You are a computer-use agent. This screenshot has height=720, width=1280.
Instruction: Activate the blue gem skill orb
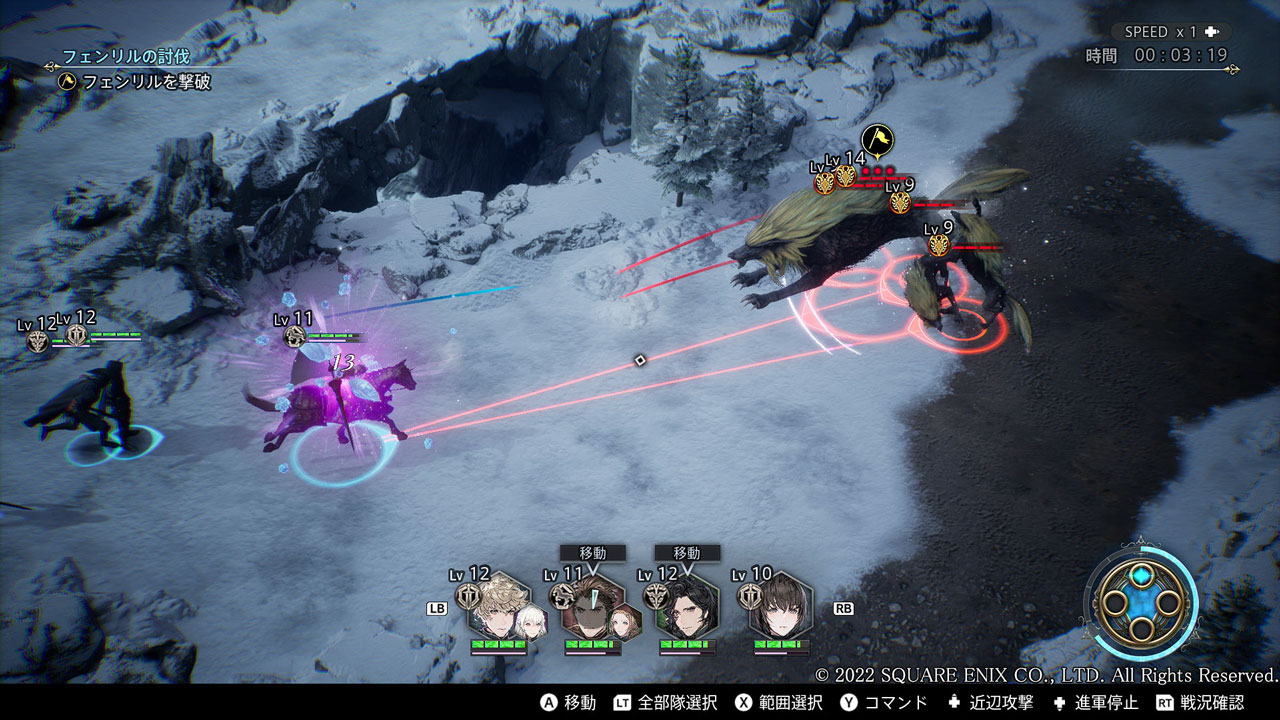coord(1141,603)
